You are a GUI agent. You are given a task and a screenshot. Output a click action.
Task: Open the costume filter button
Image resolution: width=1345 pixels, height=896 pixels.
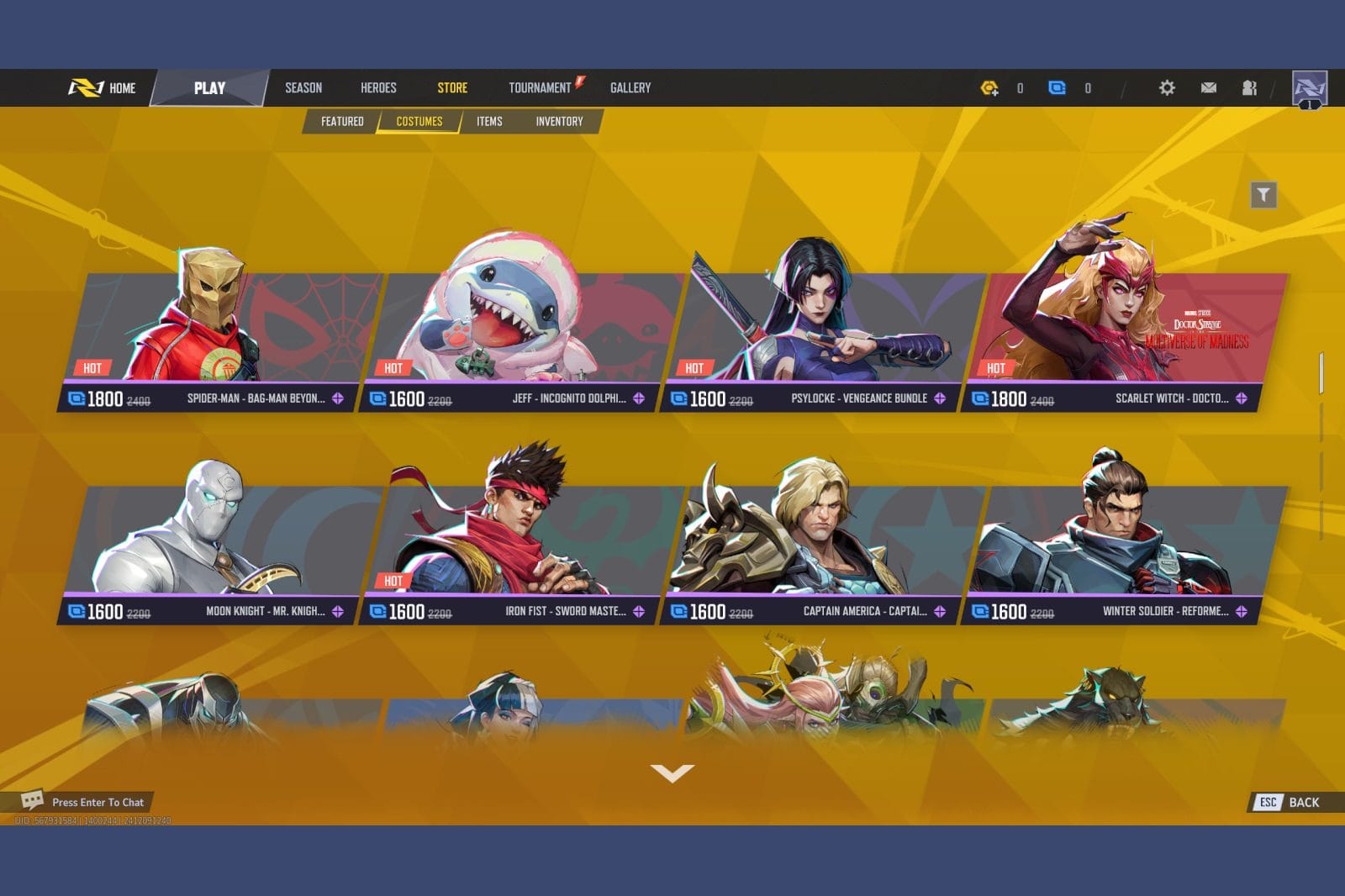1263,195
